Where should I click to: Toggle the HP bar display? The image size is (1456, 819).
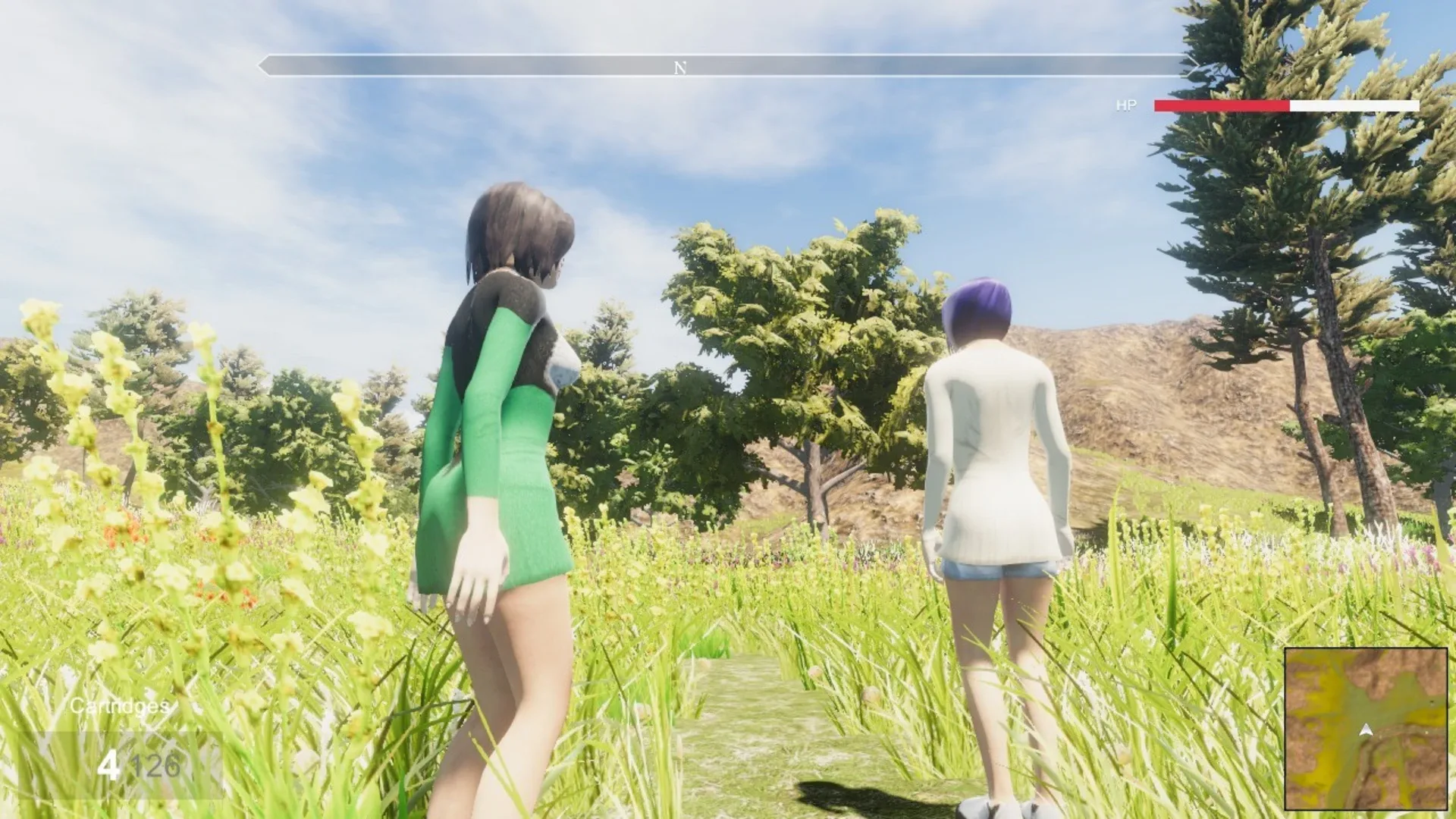coord(1287,106)
